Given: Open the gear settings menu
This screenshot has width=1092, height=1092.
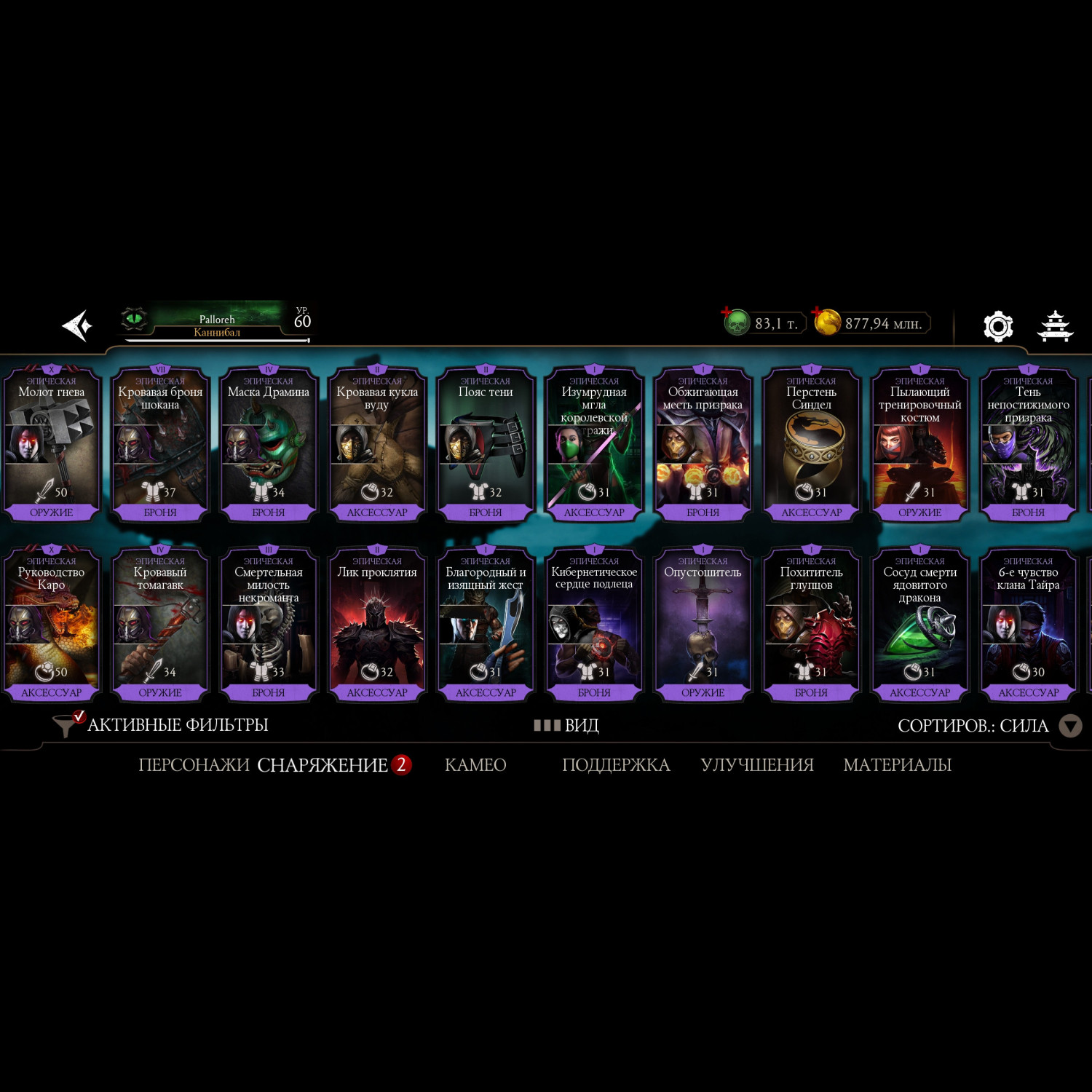Looking at the screenshot, I should (x=997, y=326).
